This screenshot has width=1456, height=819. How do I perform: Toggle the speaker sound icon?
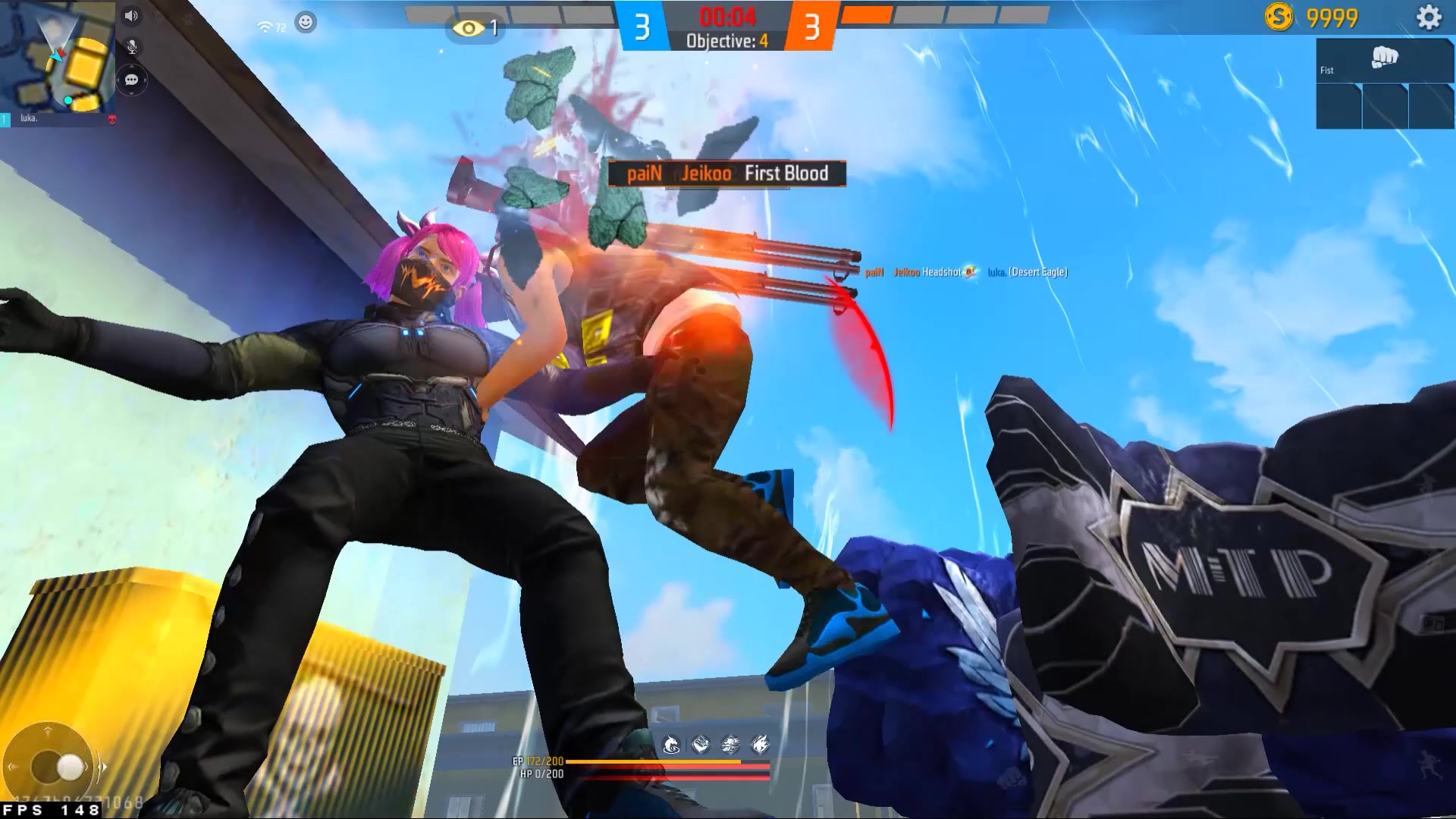click(x=131, y=16)
